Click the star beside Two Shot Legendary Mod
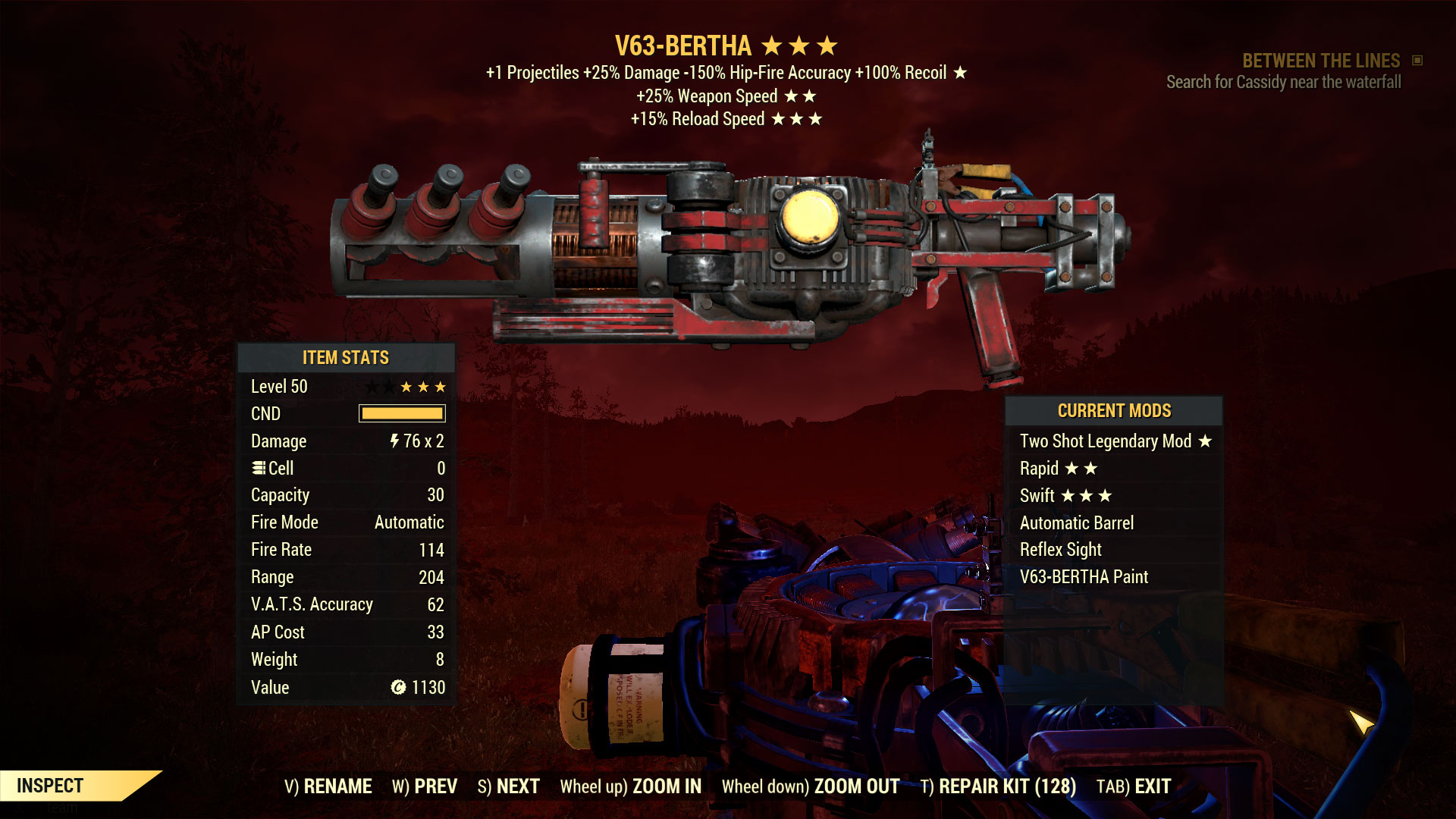Screen dimensions: 1456x819 [x=1207, y=441]
